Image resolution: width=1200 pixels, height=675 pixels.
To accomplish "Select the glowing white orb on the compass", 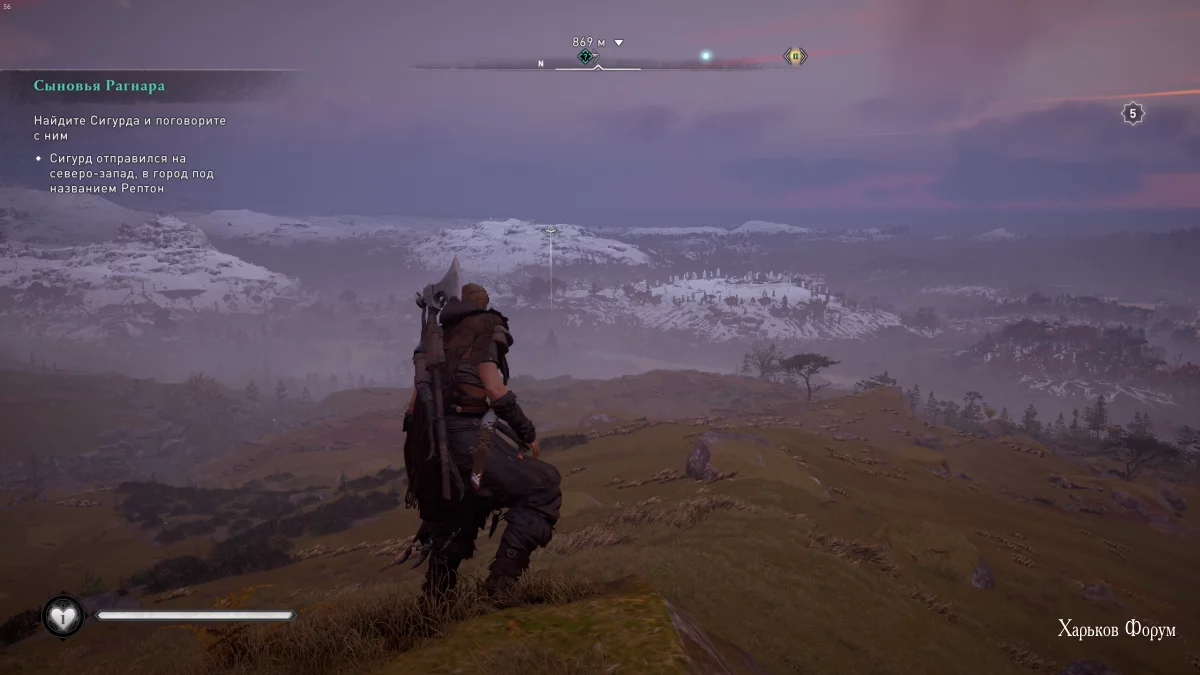I will point(706,56).
